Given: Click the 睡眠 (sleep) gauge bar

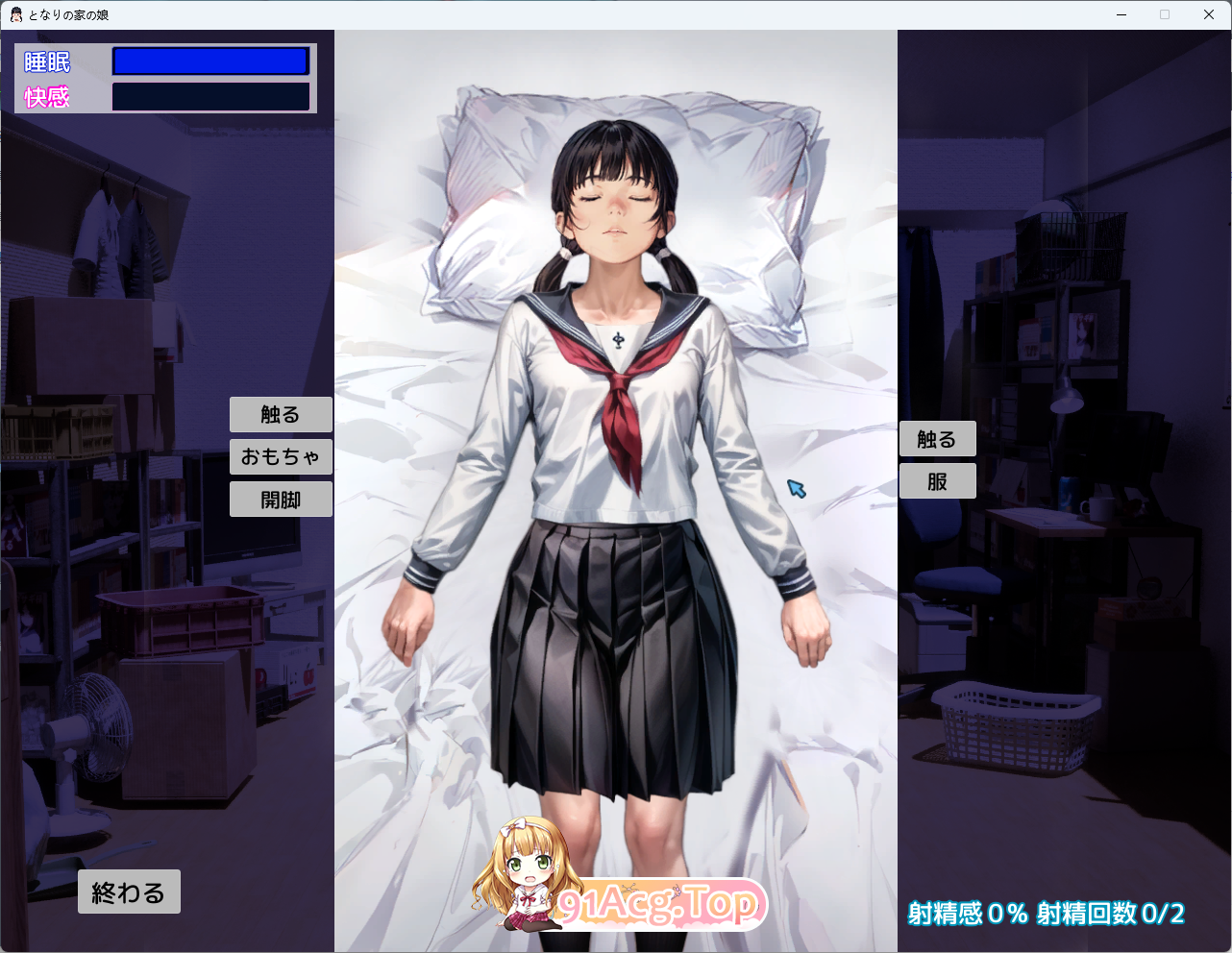Looking at the screenshot, I should click(x=209, y=61).
